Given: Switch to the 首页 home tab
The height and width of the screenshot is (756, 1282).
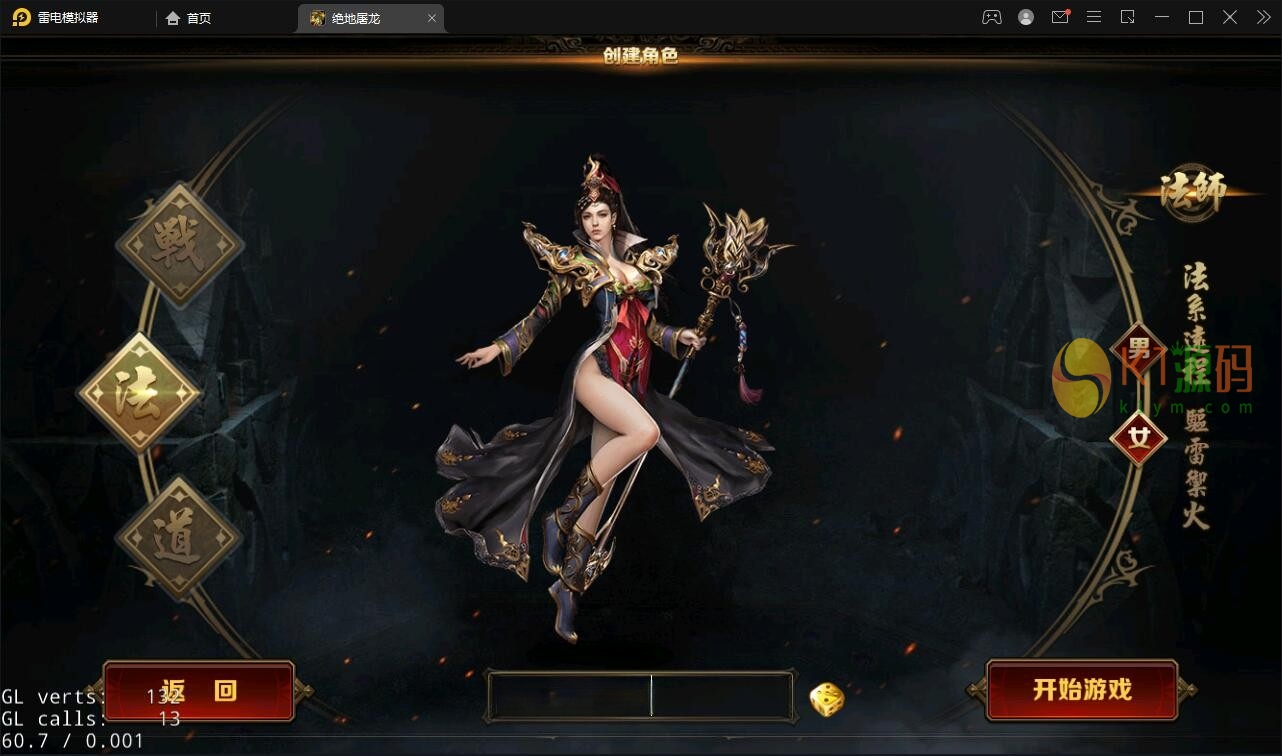Looking at the screenshot, I should coord(189,18).
